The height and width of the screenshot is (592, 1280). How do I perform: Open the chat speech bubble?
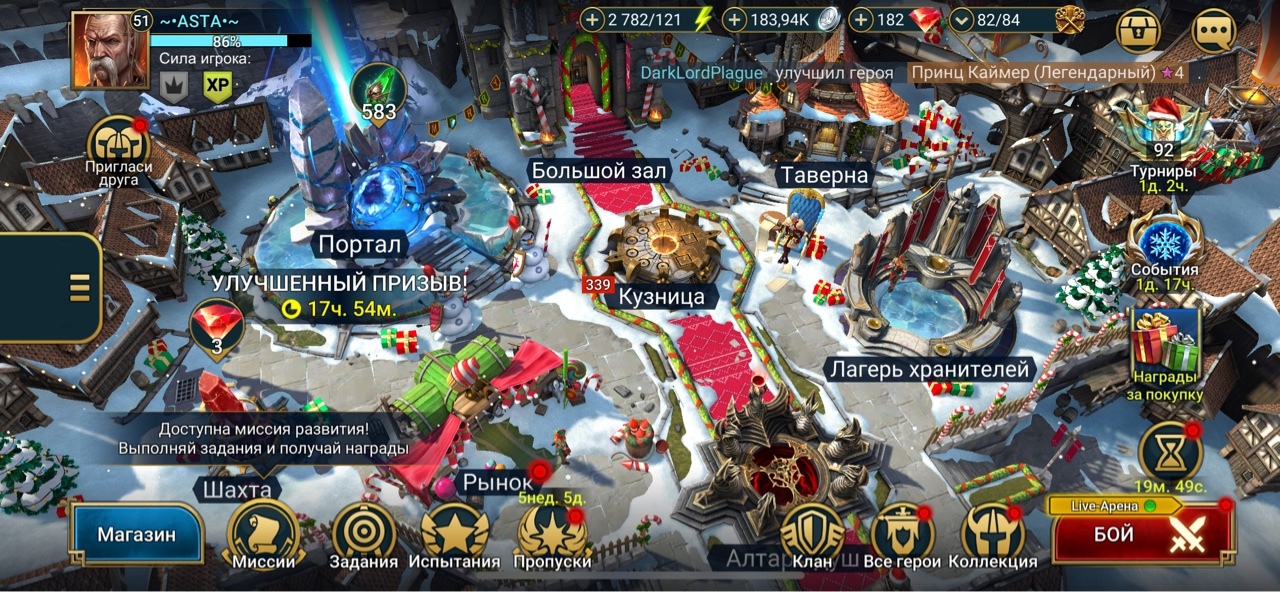click(x=1214, y=31)
